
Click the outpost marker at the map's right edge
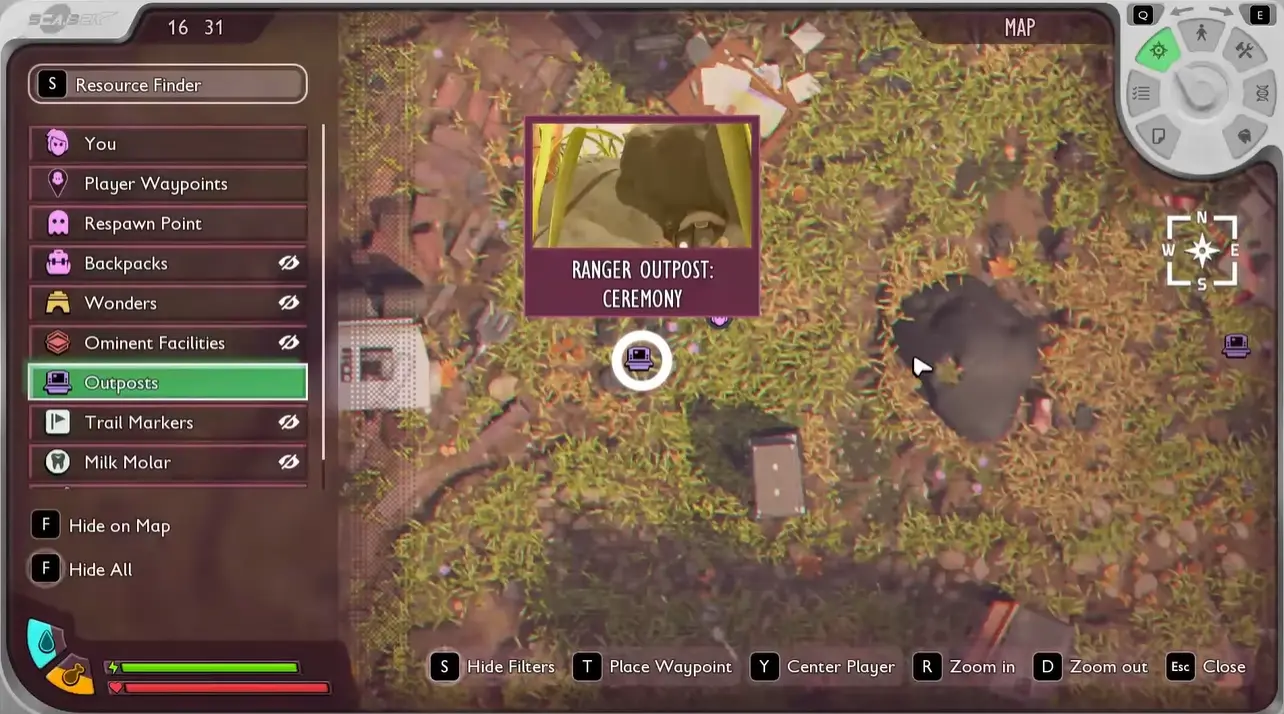point(1237,346)
